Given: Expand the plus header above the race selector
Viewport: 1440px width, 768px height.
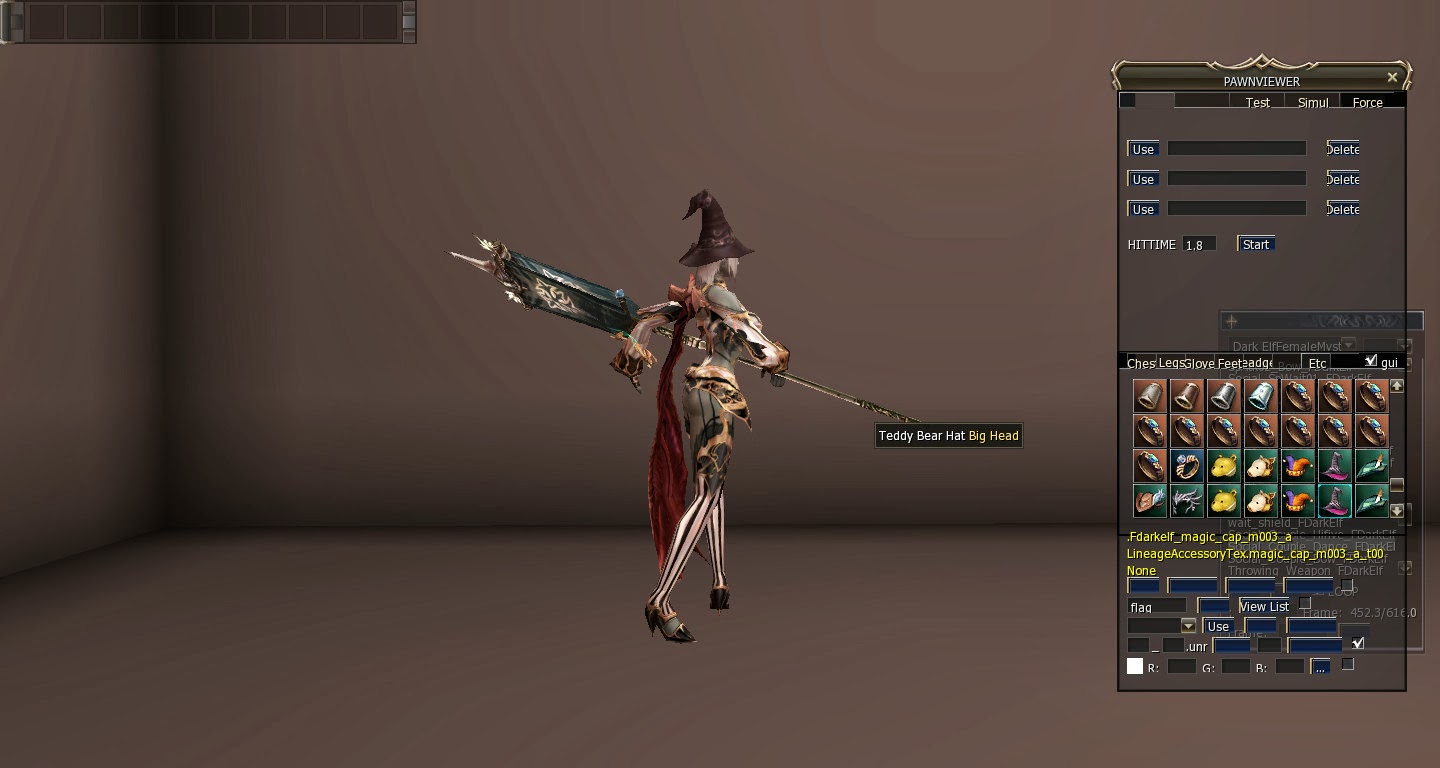Looking at the screenshot, I should point(1231,321).
